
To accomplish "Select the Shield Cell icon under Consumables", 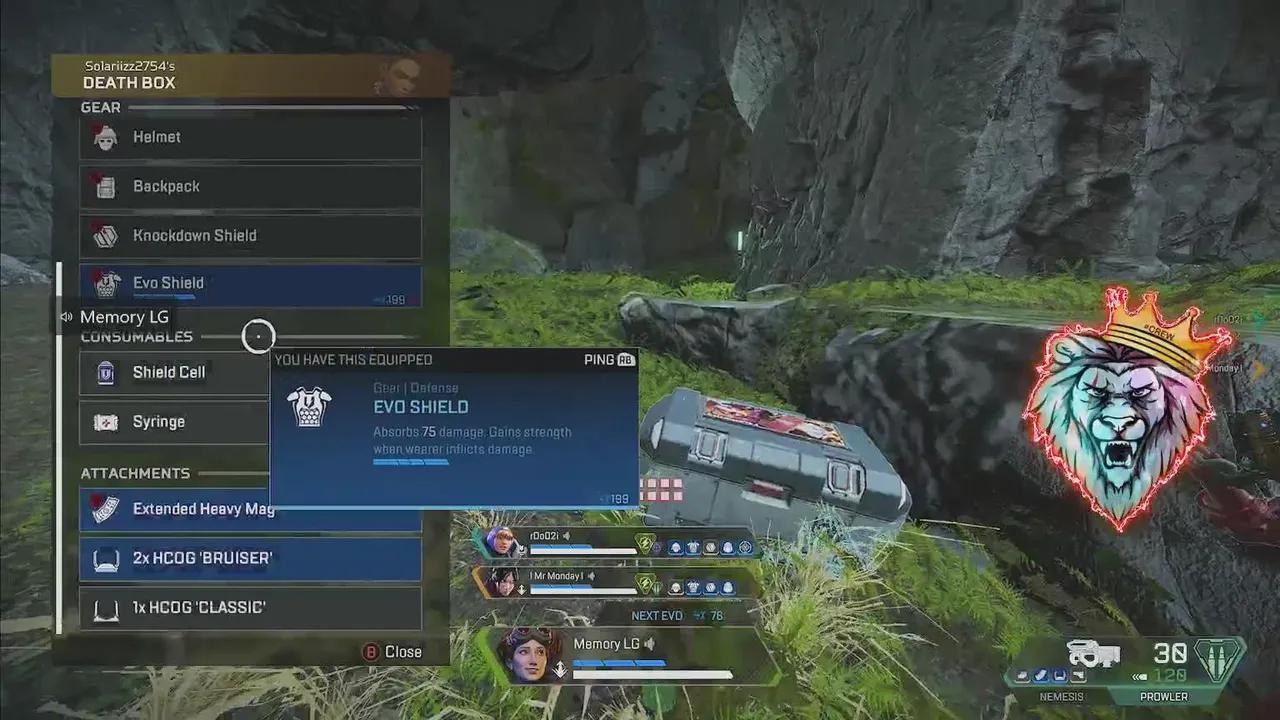I will tap(107, 372).
